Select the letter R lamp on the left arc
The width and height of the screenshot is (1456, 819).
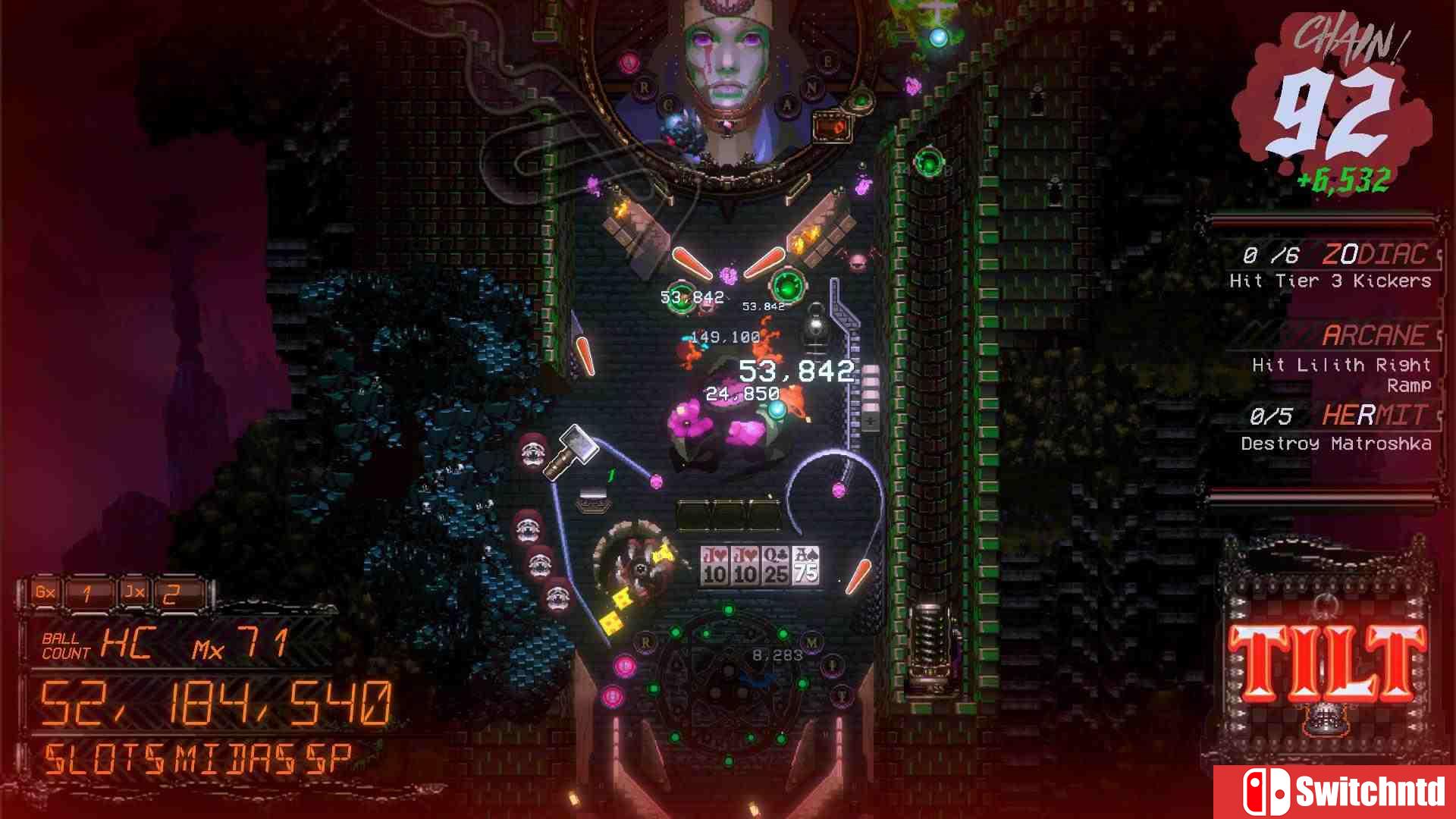(x=646, y=642)
